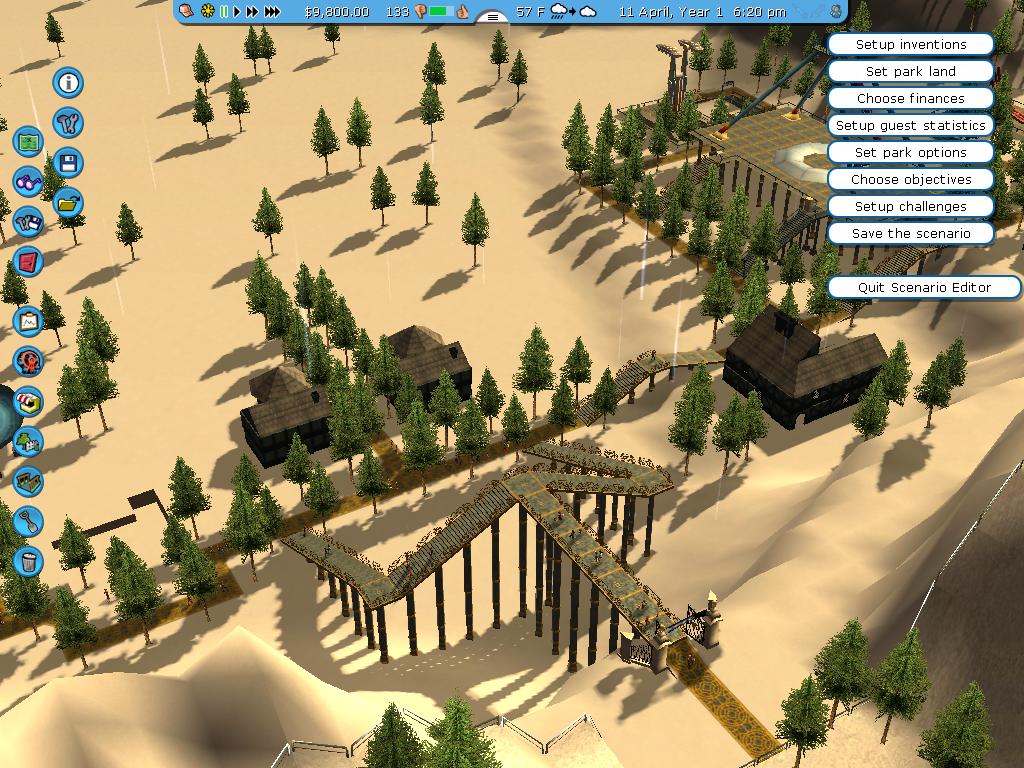
Task: Click the floppy disk save icon
Action: (68, 163)
